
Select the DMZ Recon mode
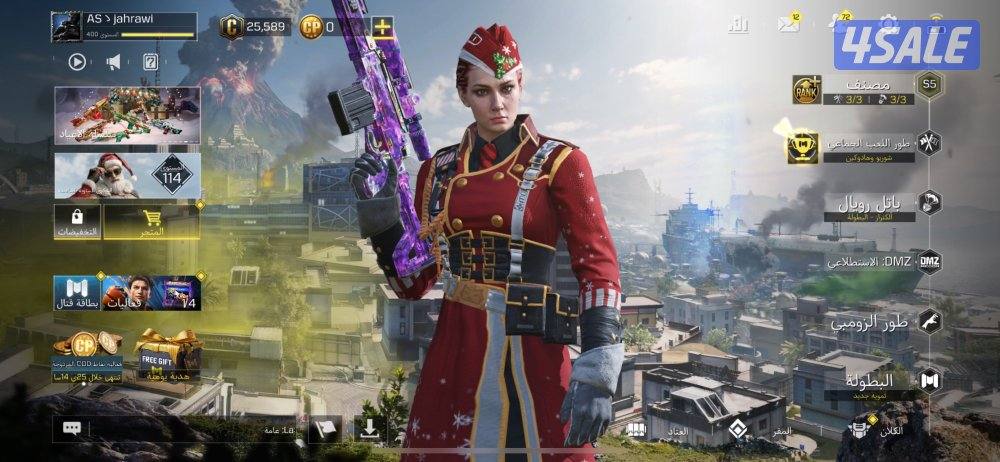[880, 263]
